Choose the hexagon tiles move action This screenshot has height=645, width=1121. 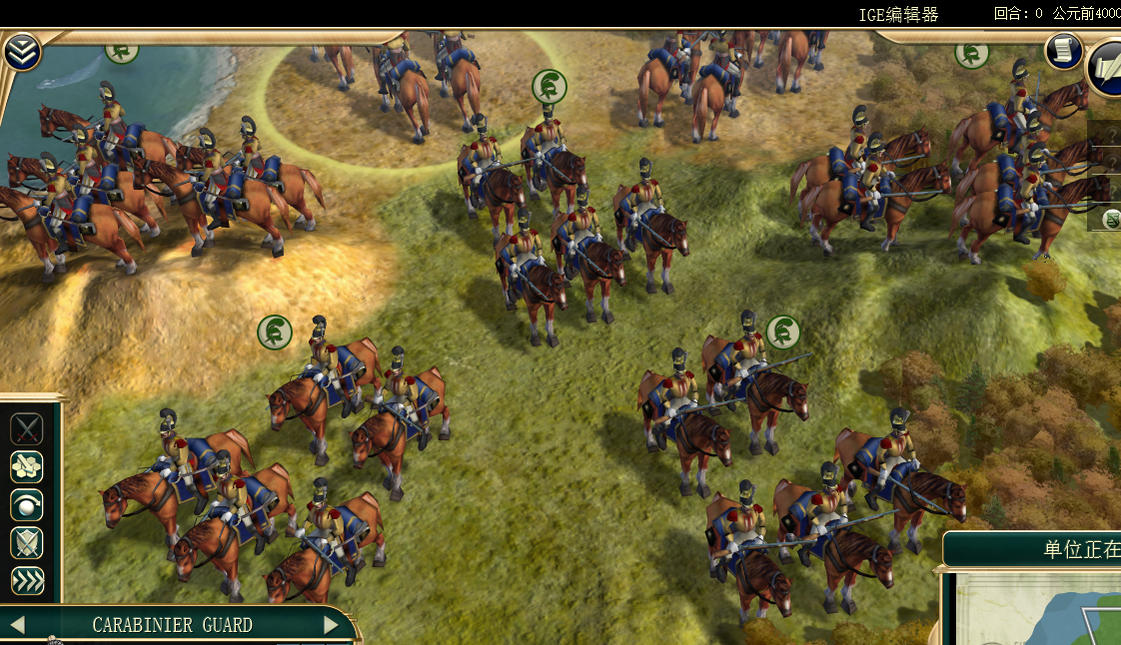[x=27, y=467]
